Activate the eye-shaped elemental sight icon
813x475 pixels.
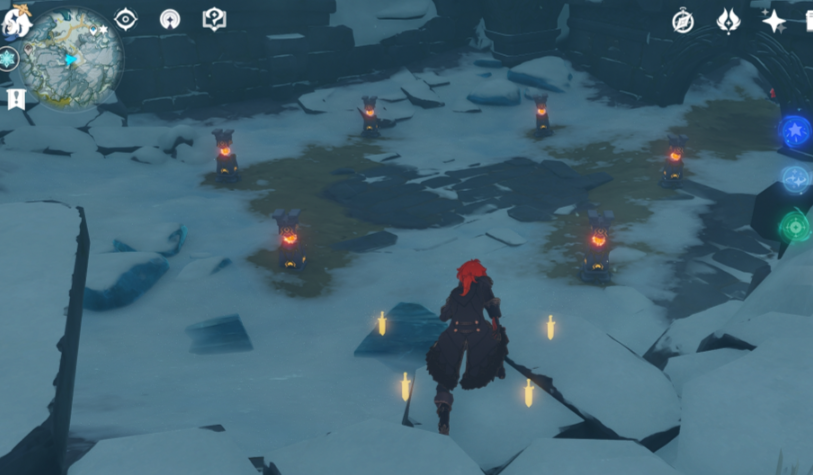tap(125, 19)
